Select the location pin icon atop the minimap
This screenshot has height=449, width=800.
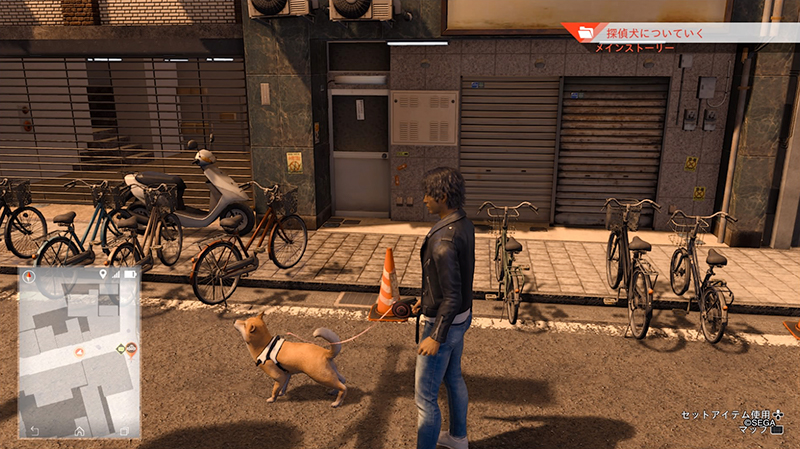pyautogui.click(x=103, y=274)
